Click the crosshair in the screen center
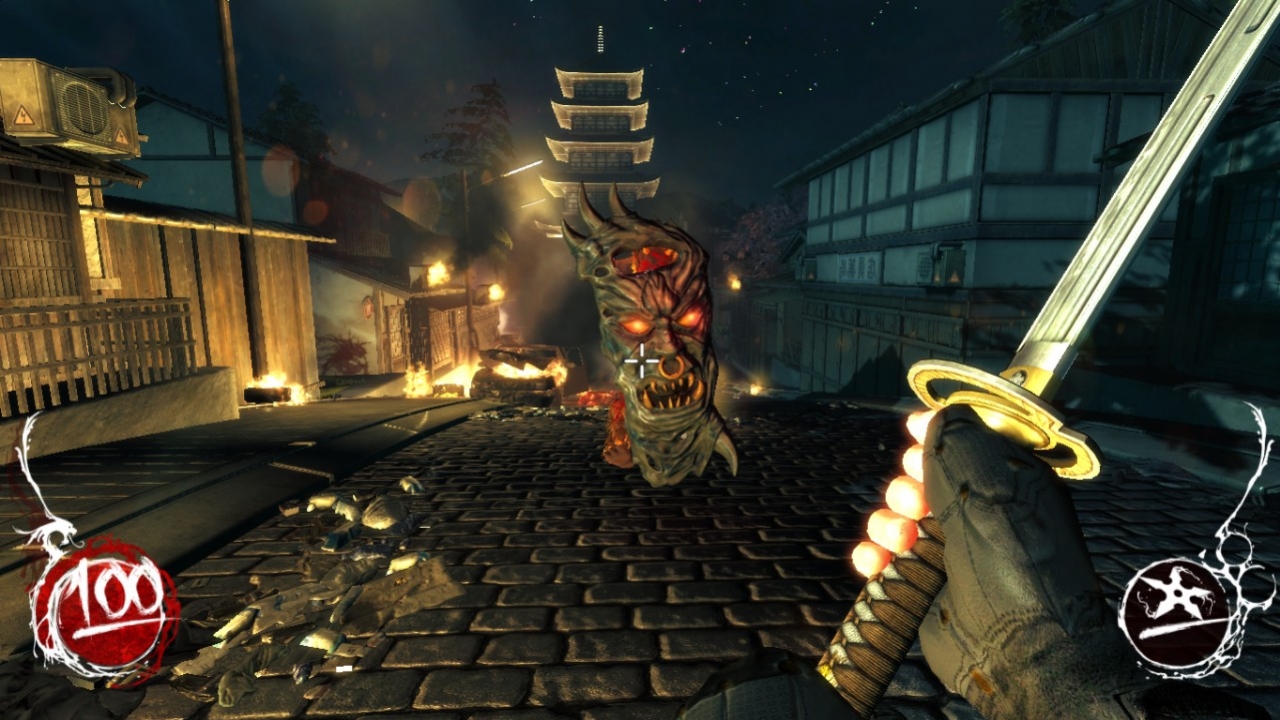The image size is (1280, 720). pyautogui.click(x=640, y=360)
